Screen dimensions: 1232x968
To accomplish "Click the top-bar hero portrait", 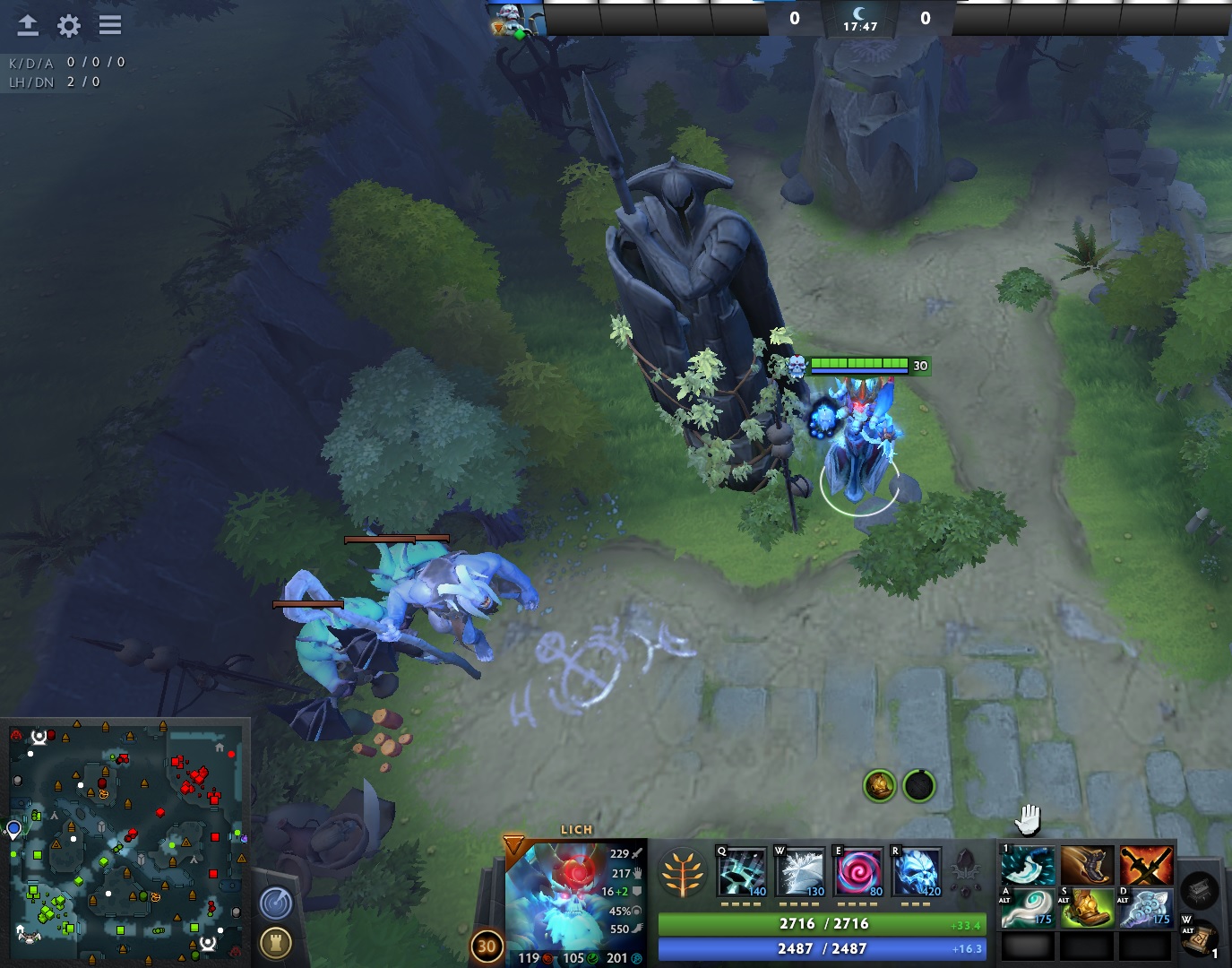I will (515, 18).
